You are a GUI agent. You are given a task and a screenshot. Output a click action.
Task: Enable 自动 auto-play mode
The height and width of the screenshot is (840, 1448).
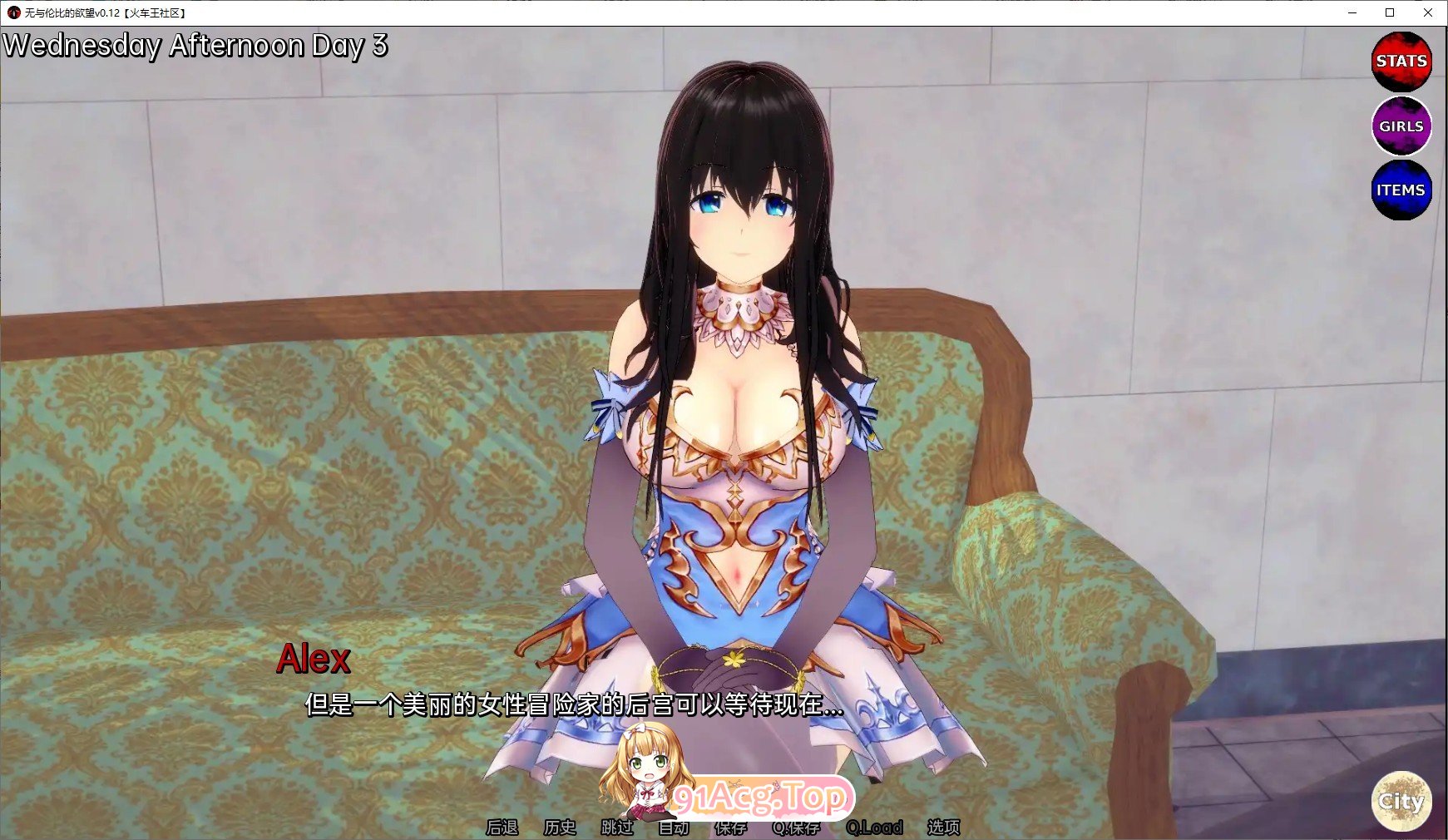tap(675, 828)
